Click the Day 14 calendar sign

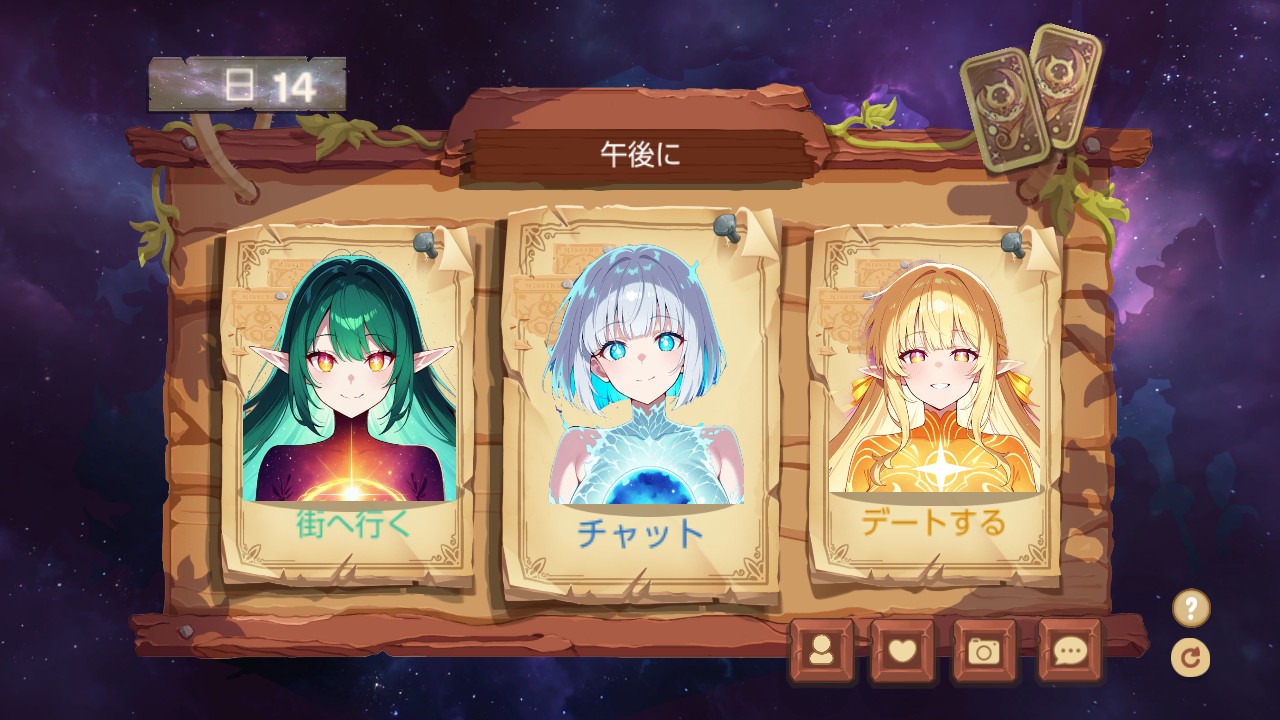243,84
